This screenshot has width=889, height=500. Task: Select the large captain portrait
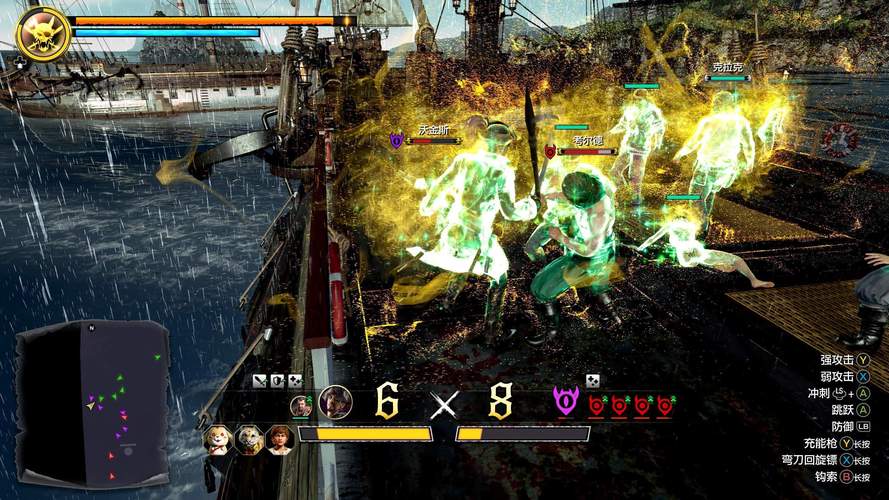pos(336,402)
